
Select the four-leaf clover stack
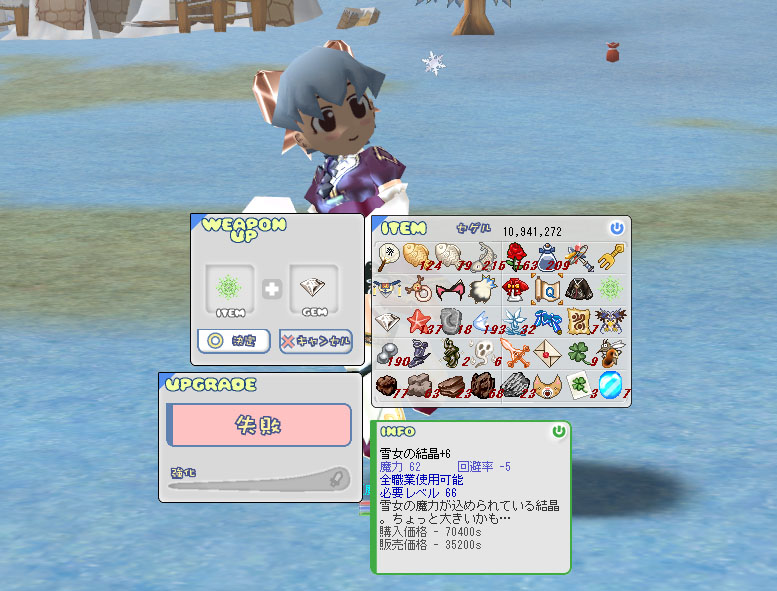point(580,353)
